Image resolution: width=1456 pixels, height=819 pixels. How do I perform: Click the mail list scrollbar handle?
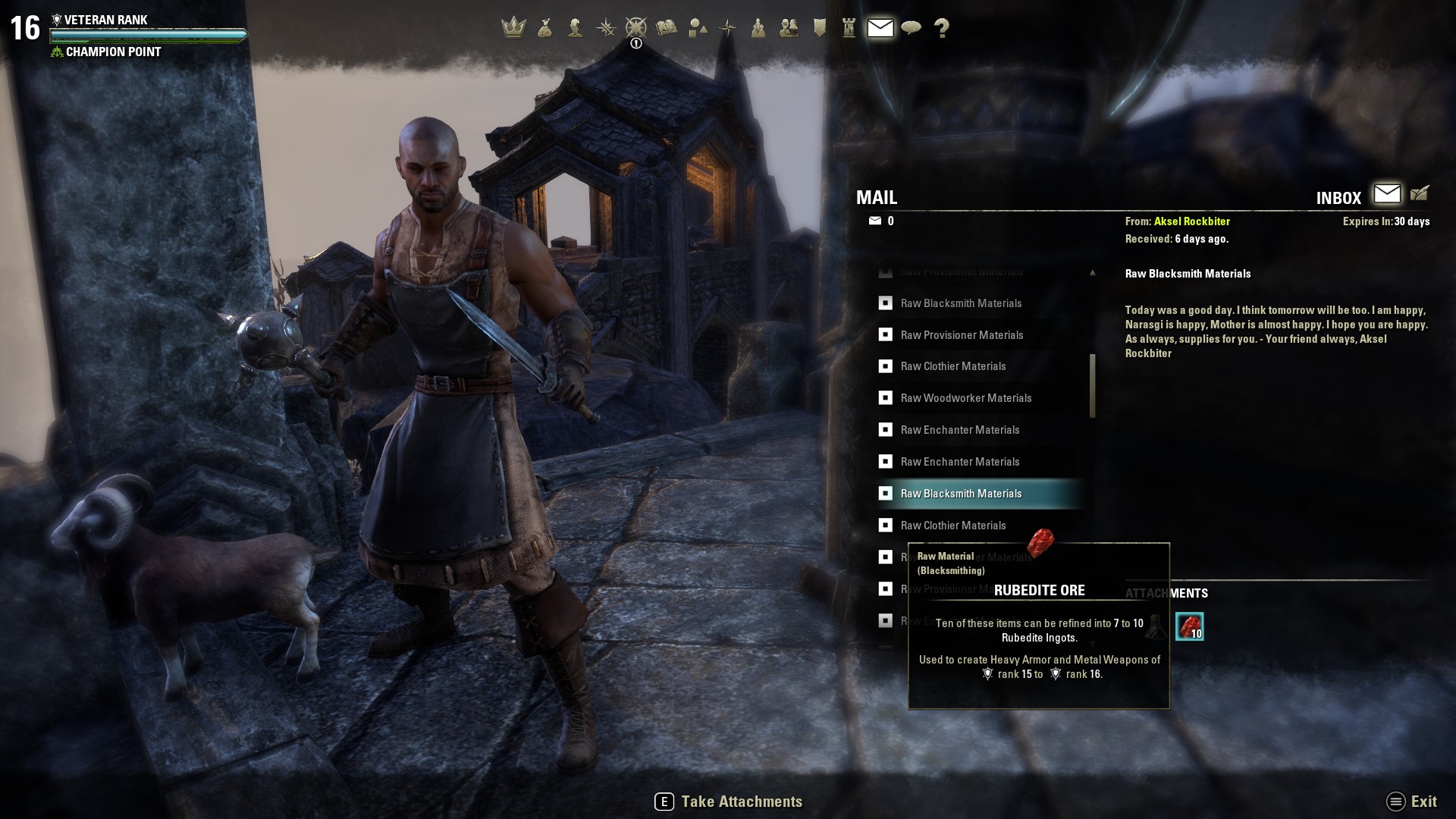(x=1093, y=385)
